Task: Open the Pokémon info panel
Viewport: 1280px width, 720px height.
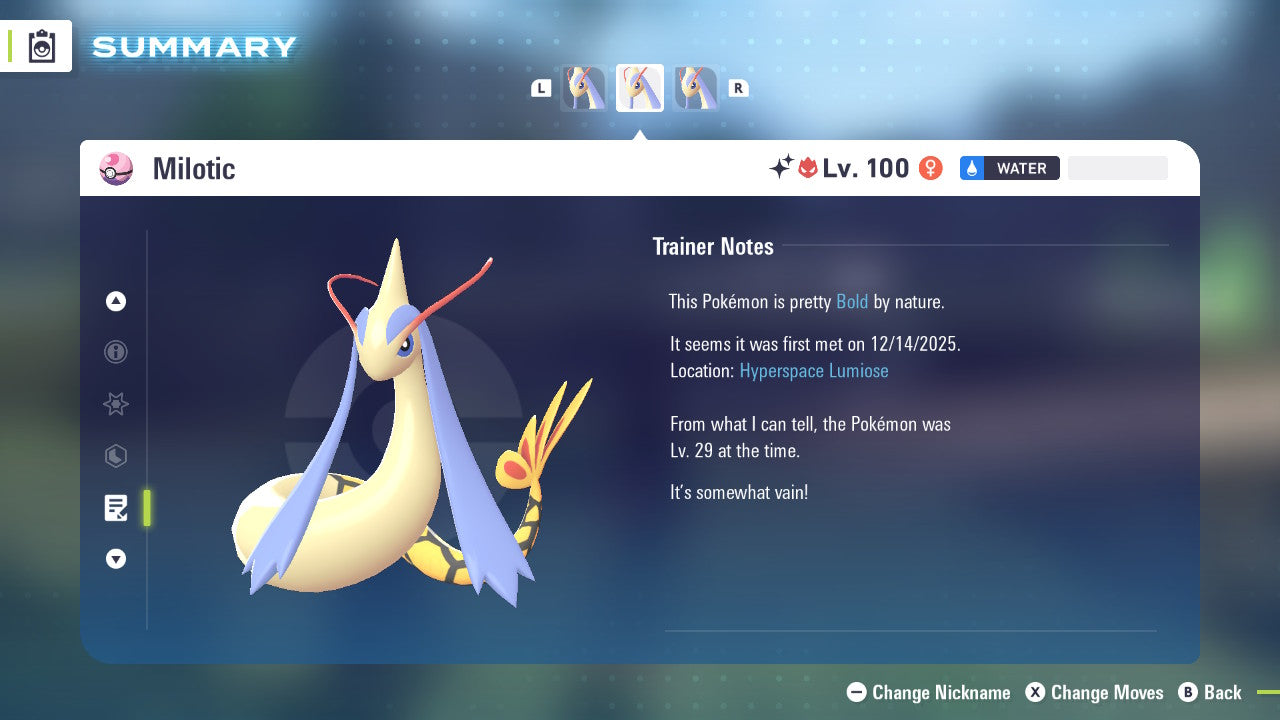Action: [x=115, y=352]
